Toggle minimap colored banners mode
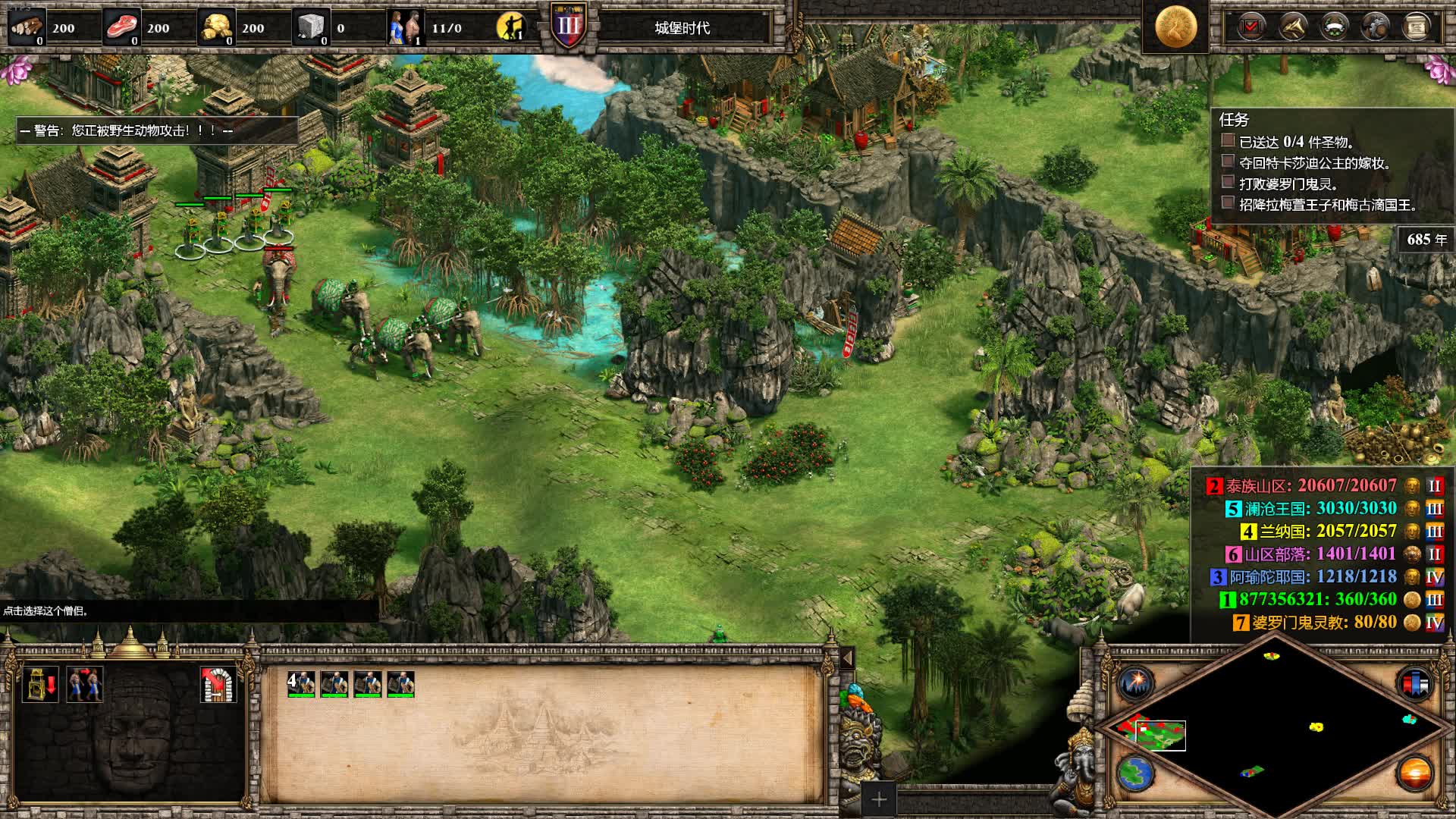Screen dimensions: 1456x819 [x=1414, y=683]
